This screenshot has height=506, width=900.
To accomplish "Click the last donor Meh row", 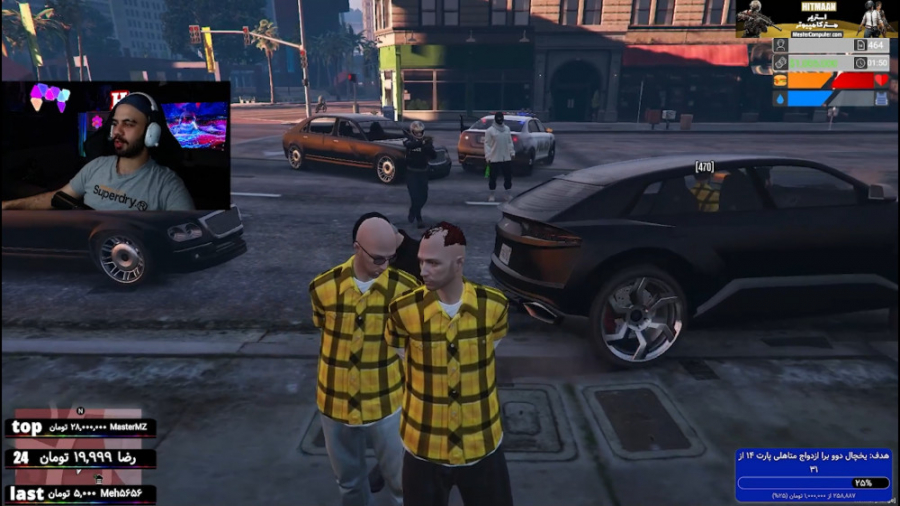I will click(x=80, y=493).
